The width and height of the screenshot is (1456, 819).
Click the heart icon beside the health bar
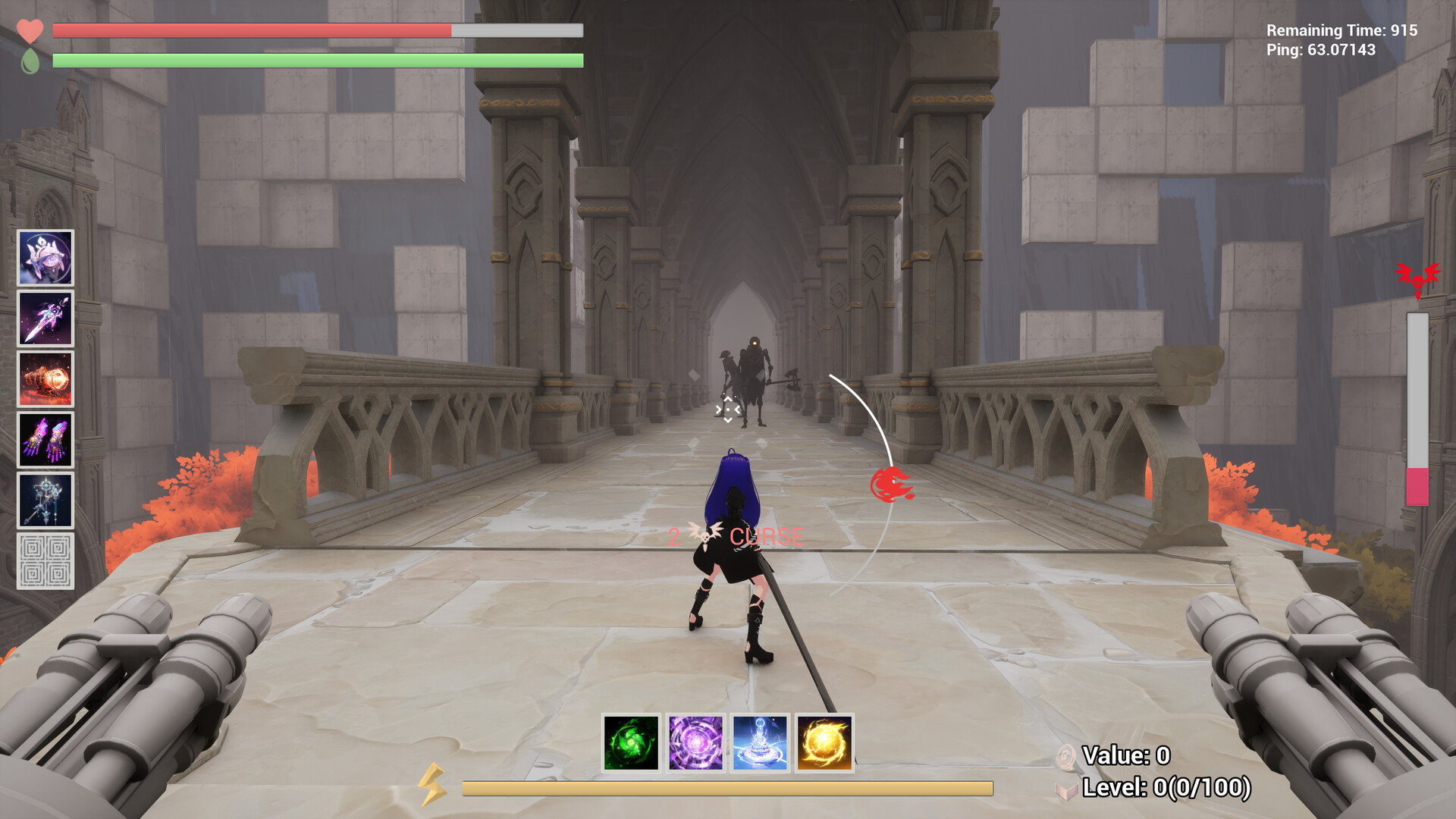tap(30, 30)
